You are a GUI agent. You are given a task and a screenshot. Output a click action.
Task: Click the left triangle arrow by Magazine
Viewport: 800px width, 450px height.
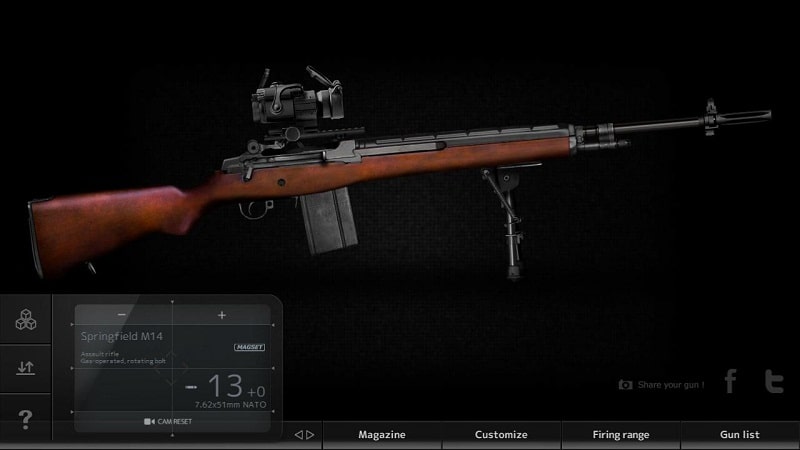(x=298, y=435)
